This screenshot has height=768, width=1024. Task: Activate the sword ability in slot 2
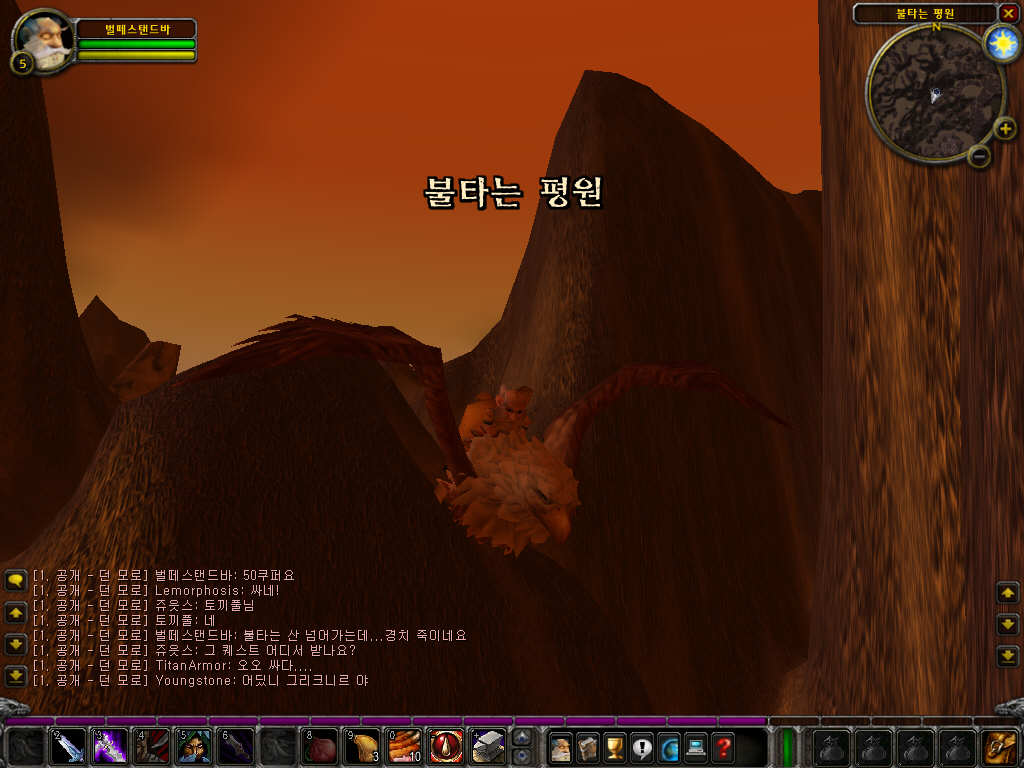click(68, 747)
